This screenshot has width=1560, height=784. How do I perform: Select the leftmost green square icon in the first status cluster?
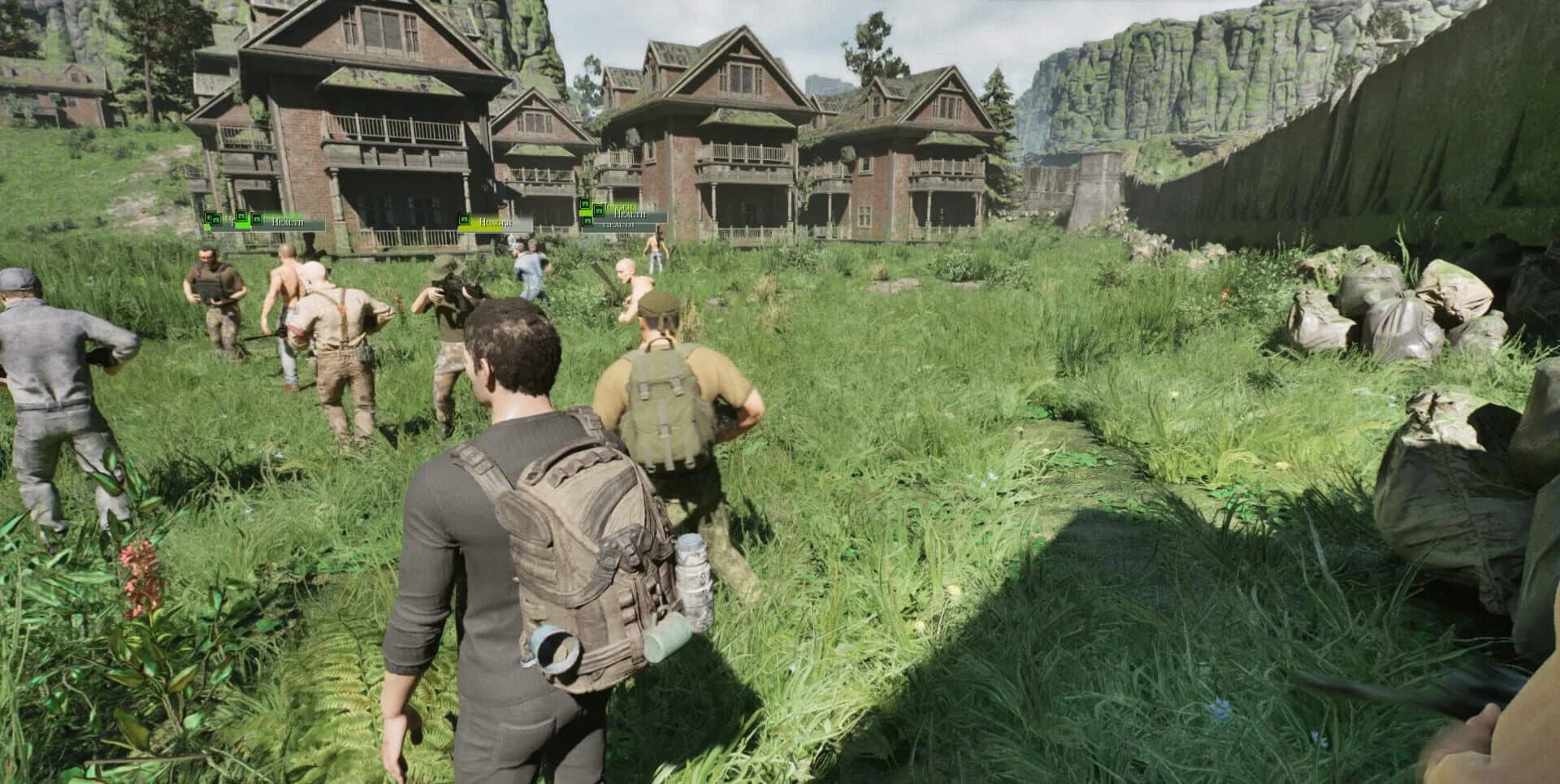[210, 218]
